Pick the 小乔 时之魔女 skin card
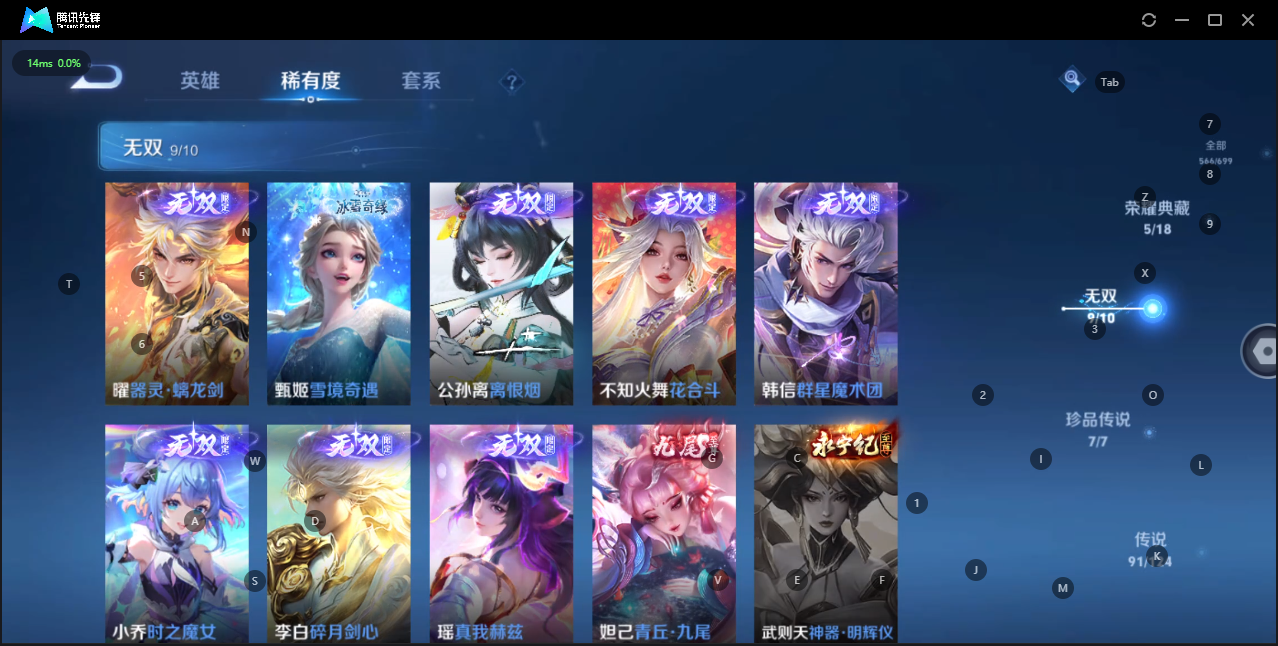Viewport: 1278px width, 646px height. (x=177, y=533)
